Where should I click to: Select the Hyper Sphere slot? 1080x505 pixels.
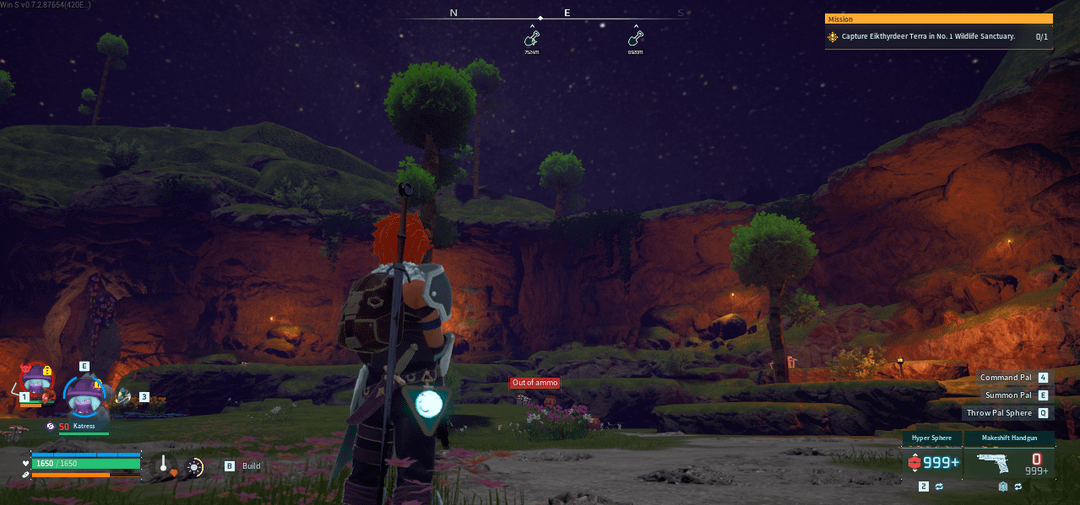(x=932, y=461)
